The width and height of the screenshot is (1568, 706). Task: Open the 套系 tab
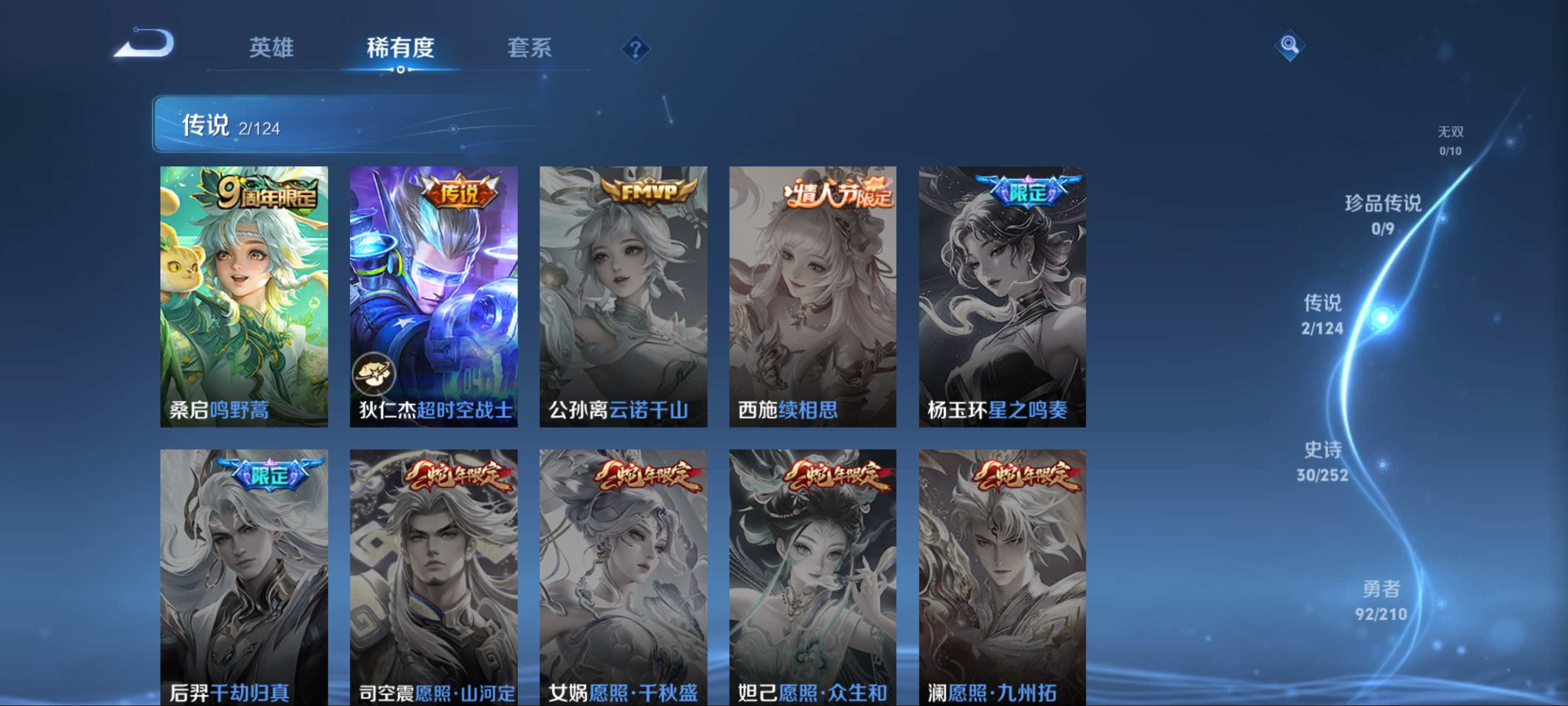point(529,48)
